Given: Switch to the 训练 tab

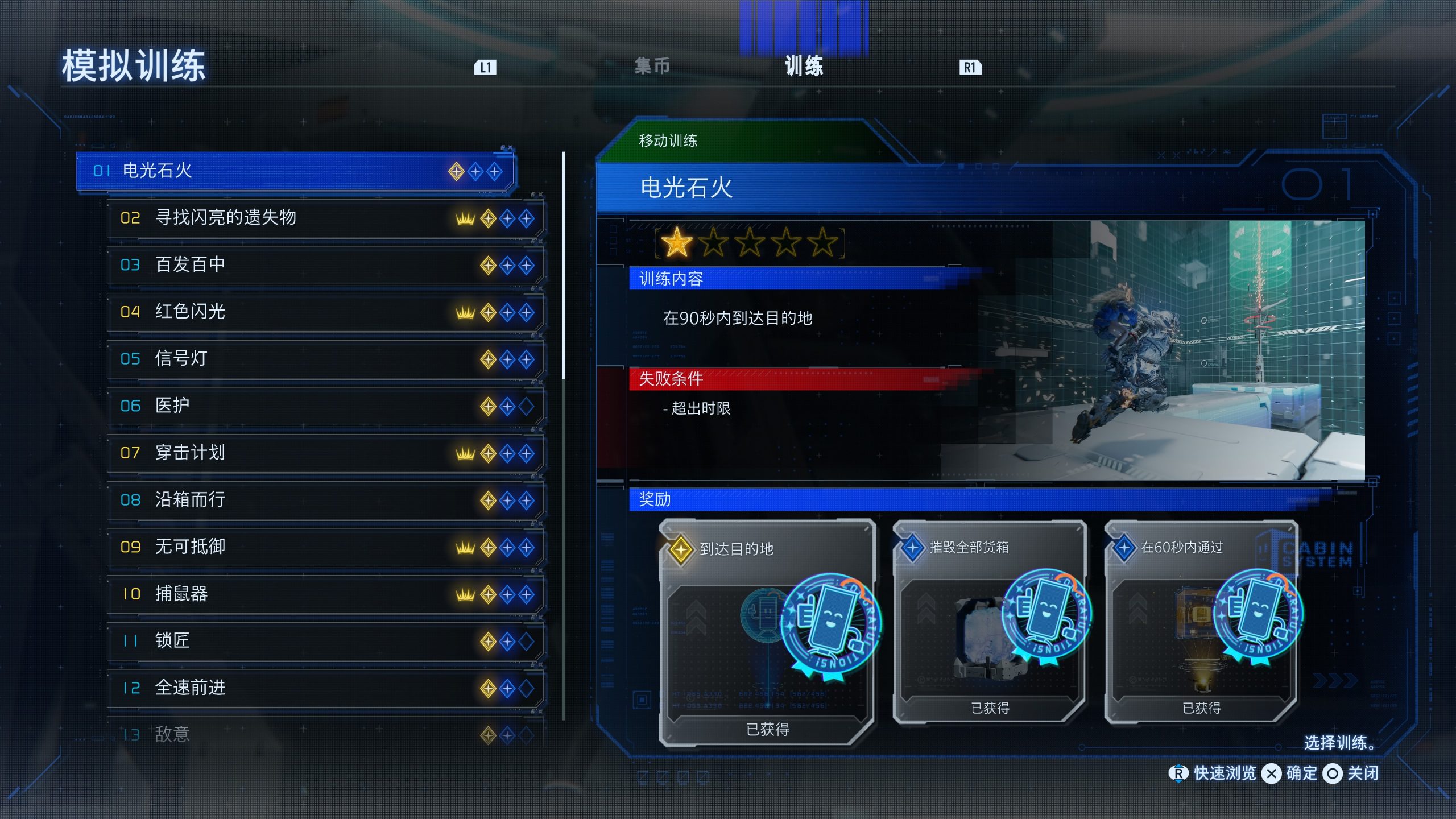Looking at the screenshot, I should click(804, 66).
